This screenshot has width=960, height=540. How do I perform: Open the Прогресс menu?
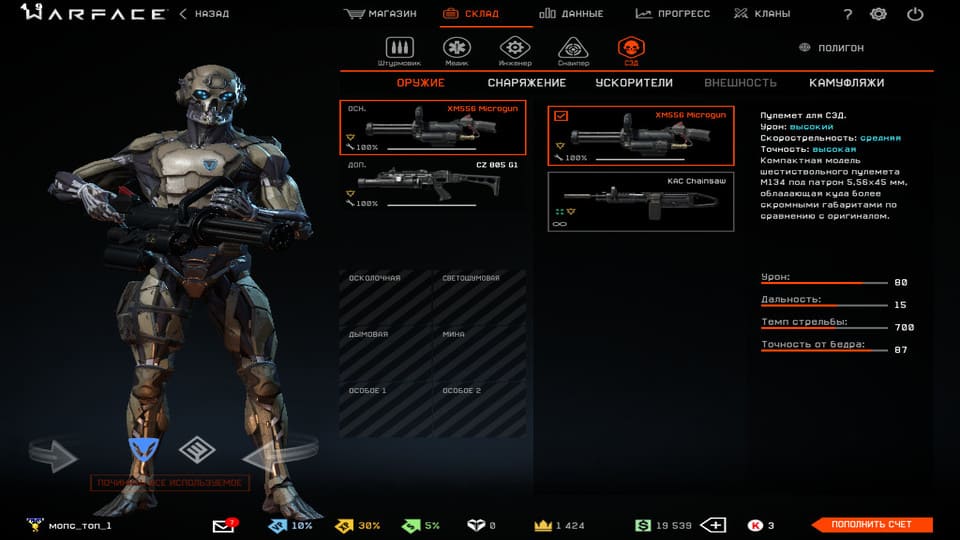coord(672,14)
